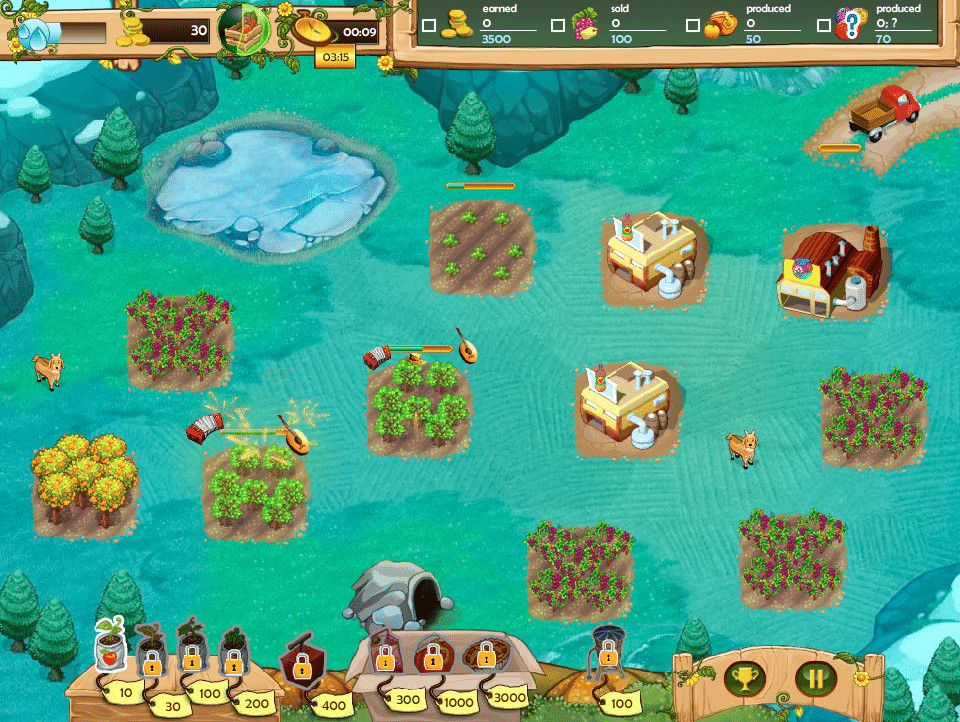Pick the locked pie priced at 3000
This screenshot has height=722, width=960.
(x=485, y=656)
